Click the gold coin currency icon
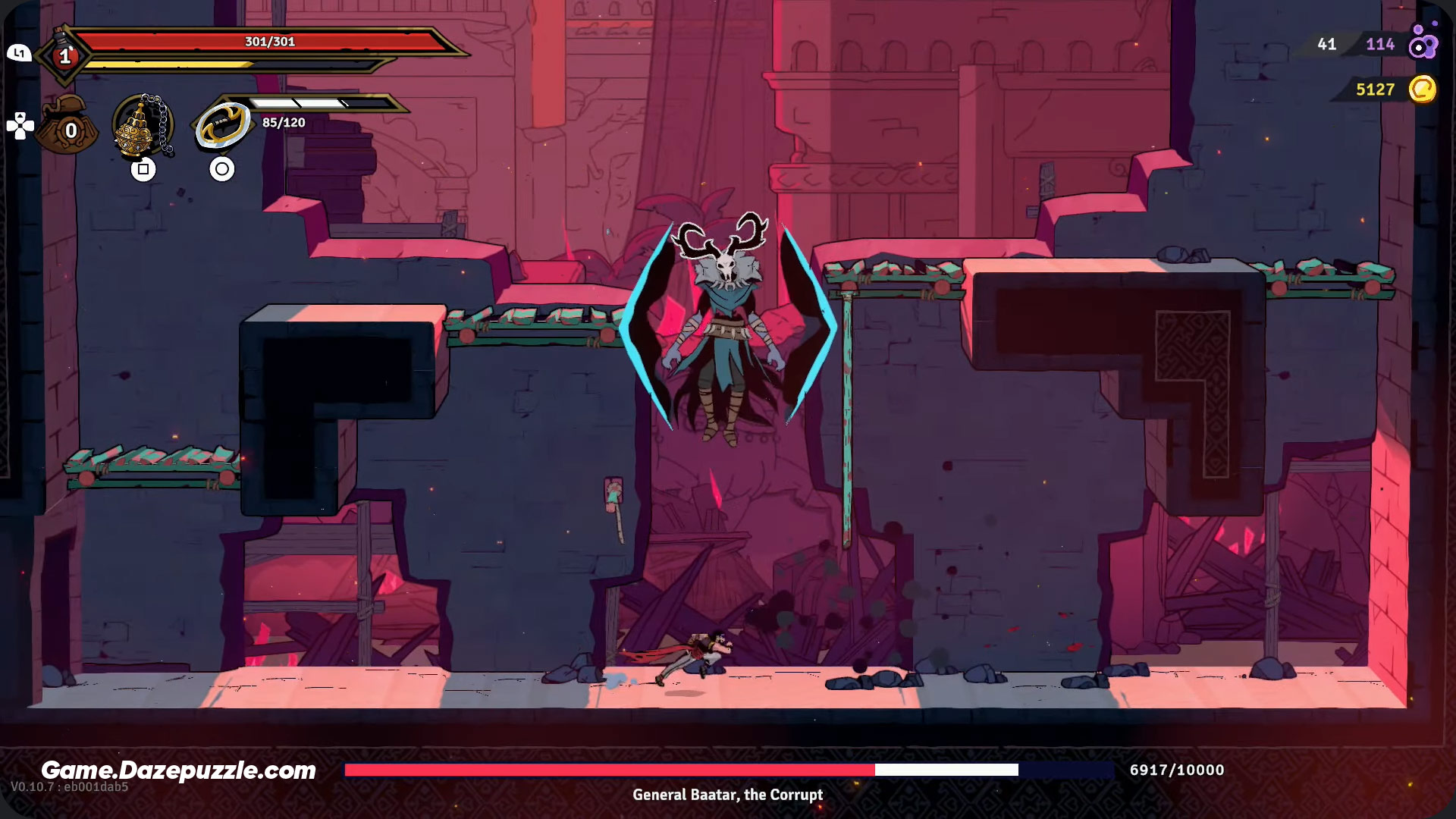 1423,89
